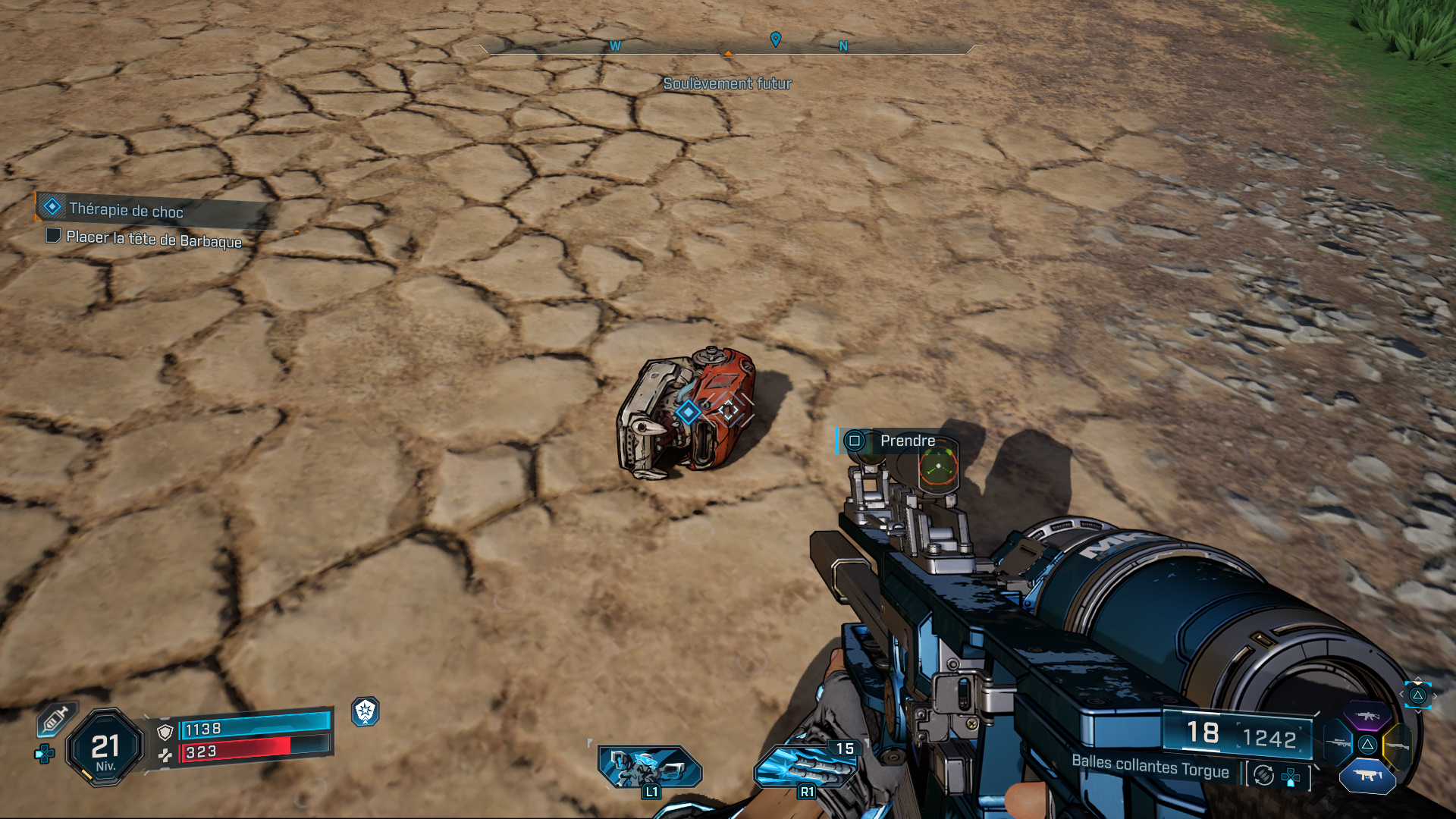Select the purple assault rifle weapon slot

pos(1367,716)
